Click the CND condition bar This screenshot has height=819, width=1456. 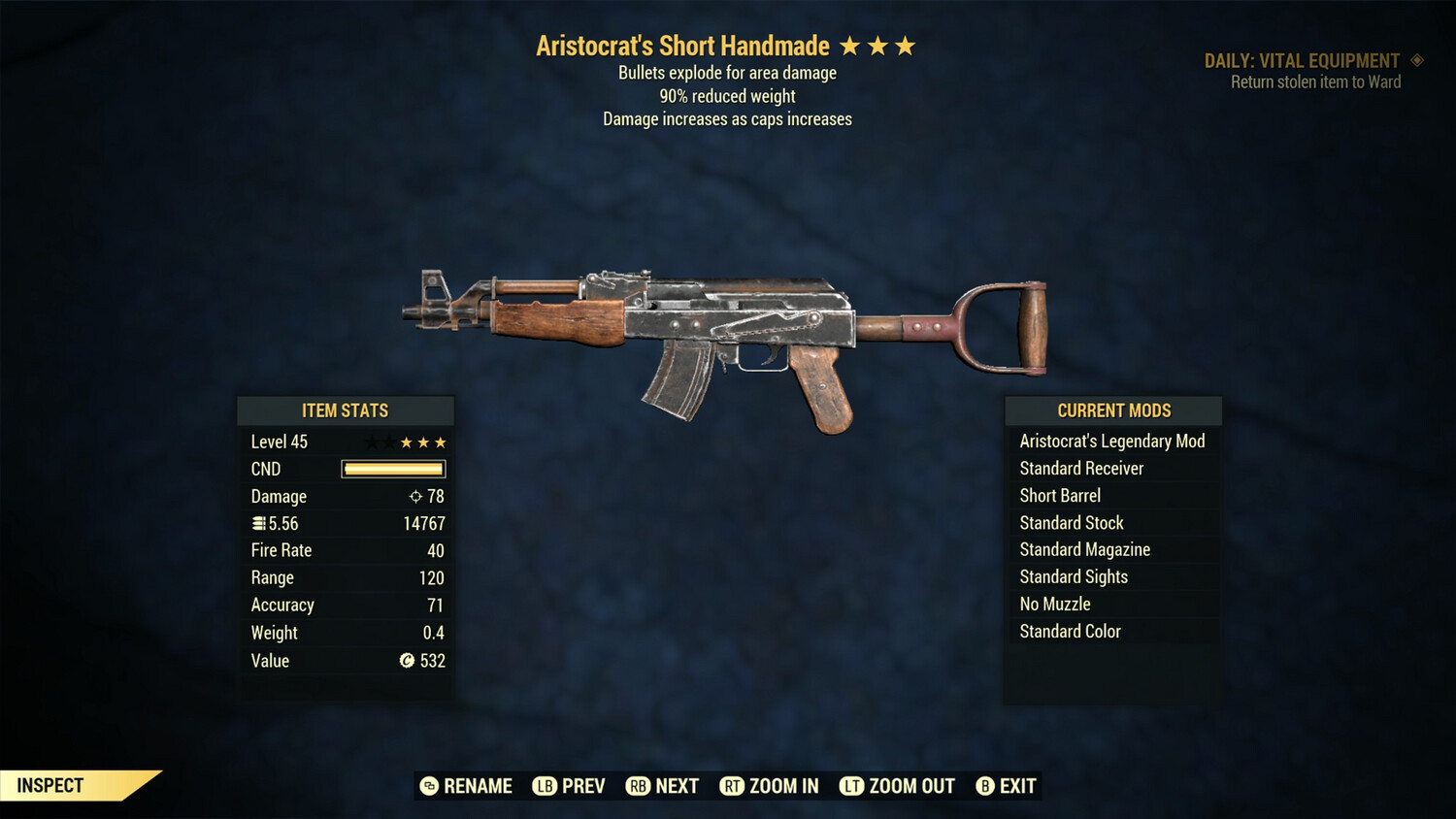pos(392,469)
